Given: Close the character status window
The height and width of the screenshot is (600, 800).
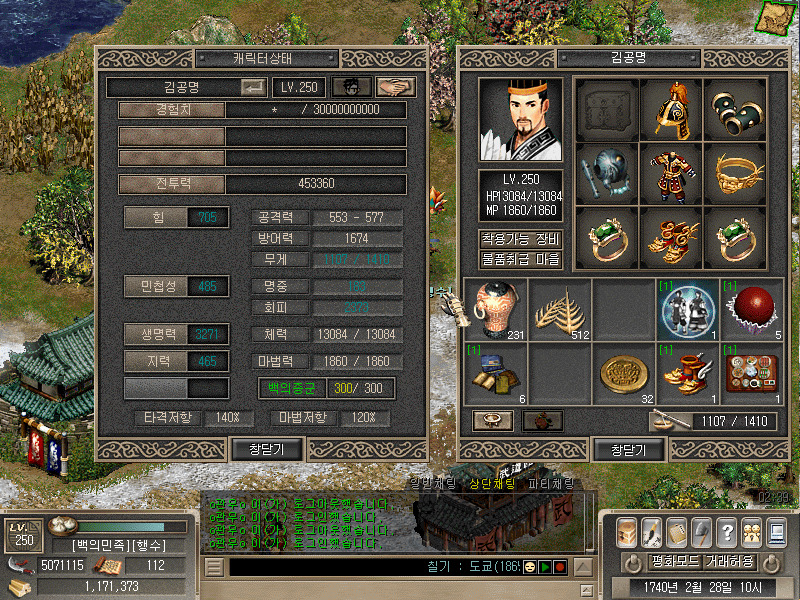Looking at the screenshot, I should [x=259, y=450].
